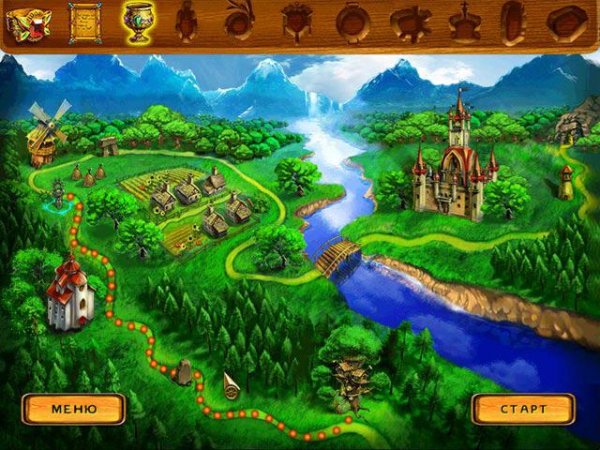Select the golden goblet trophy icon

pyautogui.click(x=136, y=21)
